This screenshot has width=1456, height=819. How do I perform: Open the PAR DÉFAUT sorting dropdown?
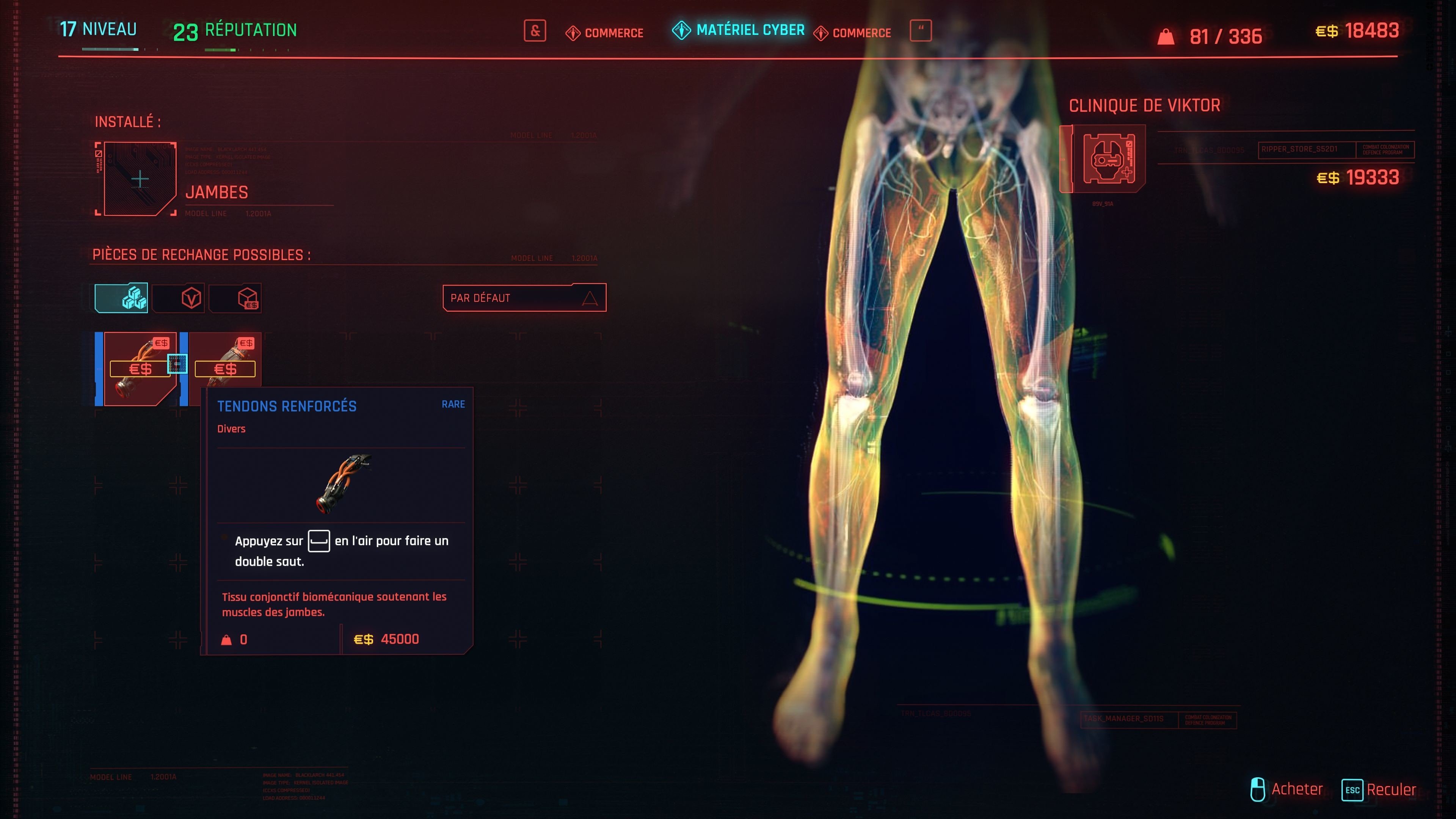click(x=523, y=298)
